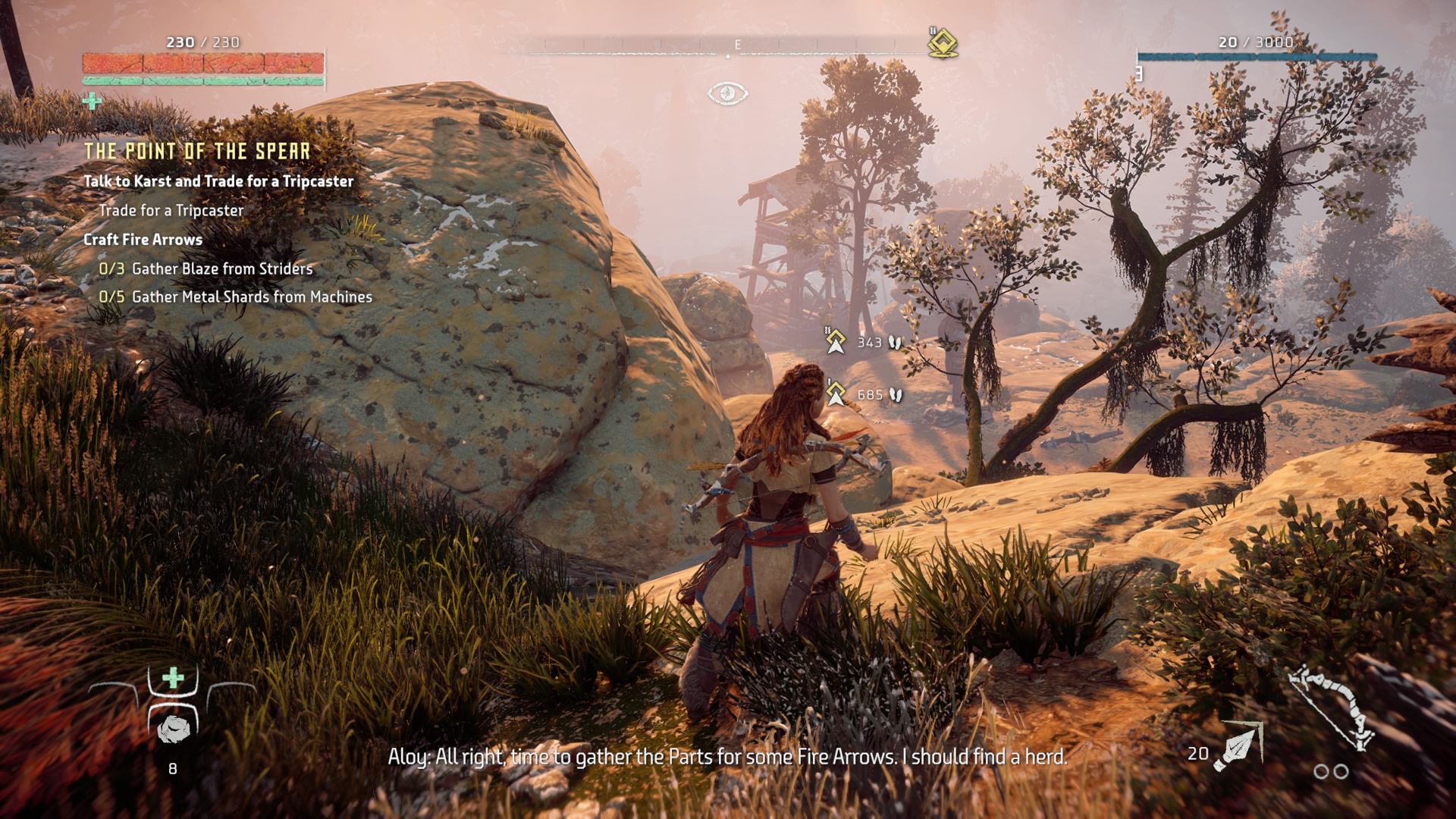Select the rock item slot
Viewport: 1456px width, 819px height.
(x=174, y=730)
